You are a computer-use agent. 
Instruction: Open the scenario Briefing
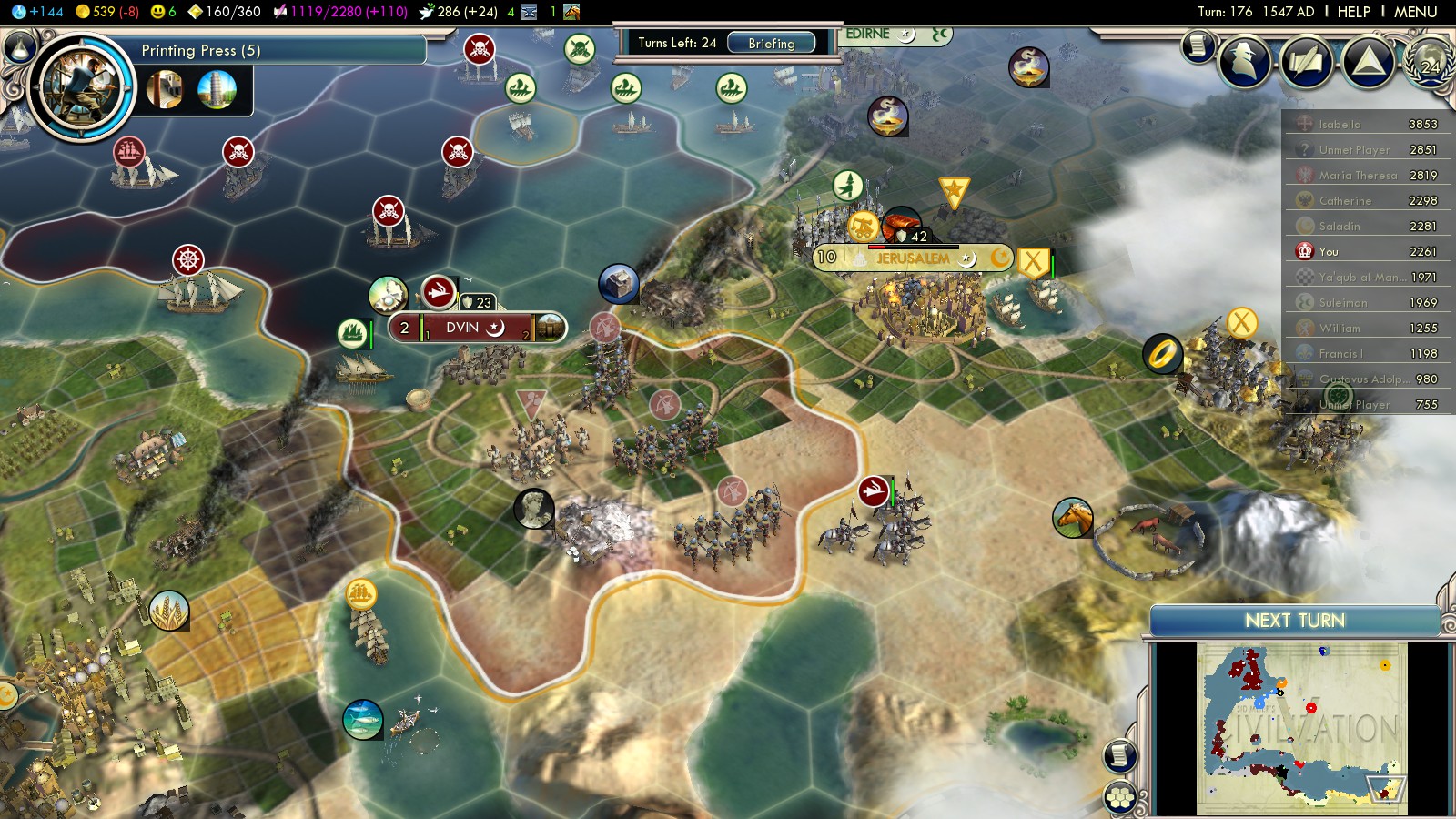tap(771, 44)
